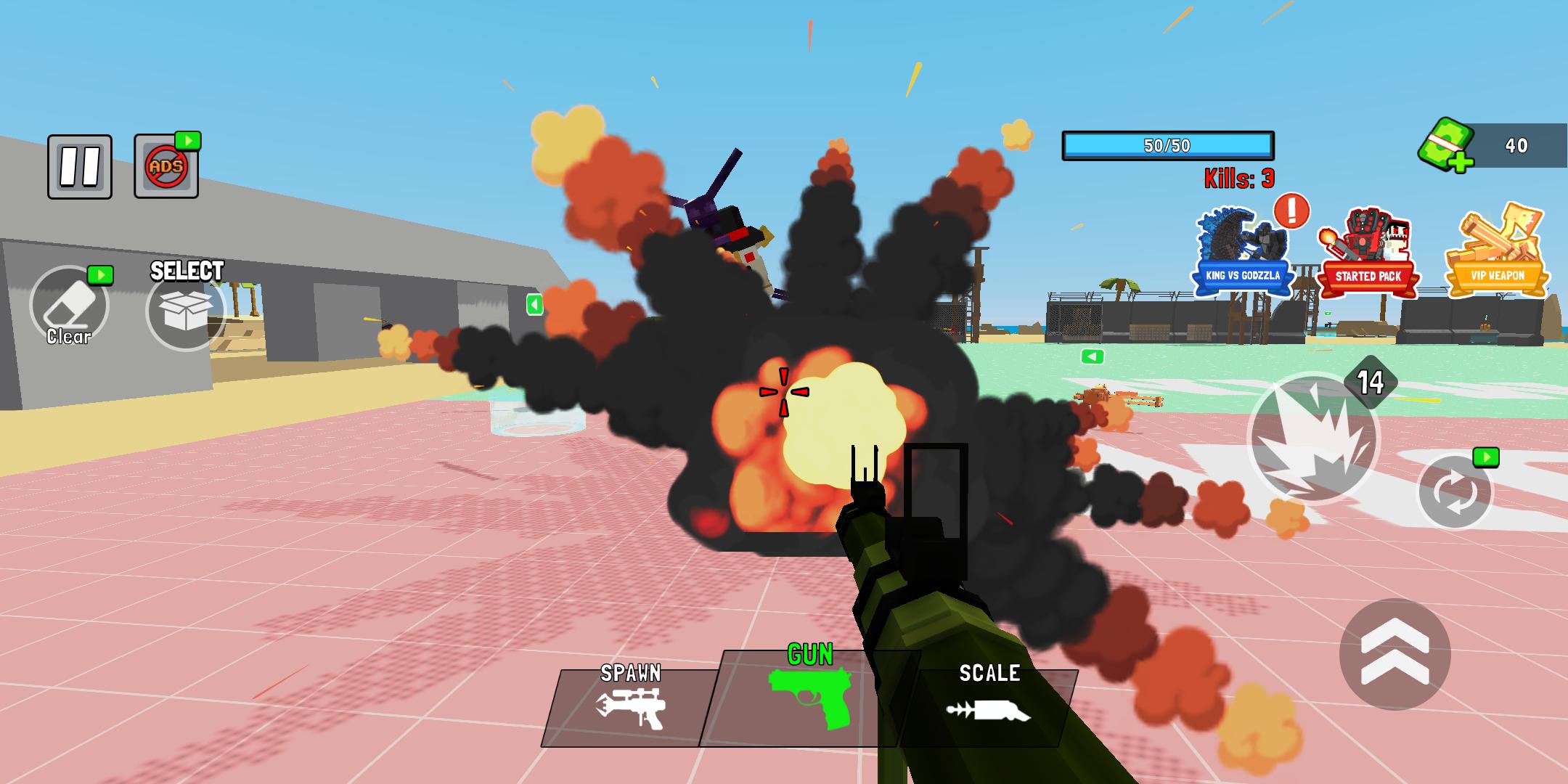
Task: Open the King vs Godzzla offer
Action: point(1242,252)
